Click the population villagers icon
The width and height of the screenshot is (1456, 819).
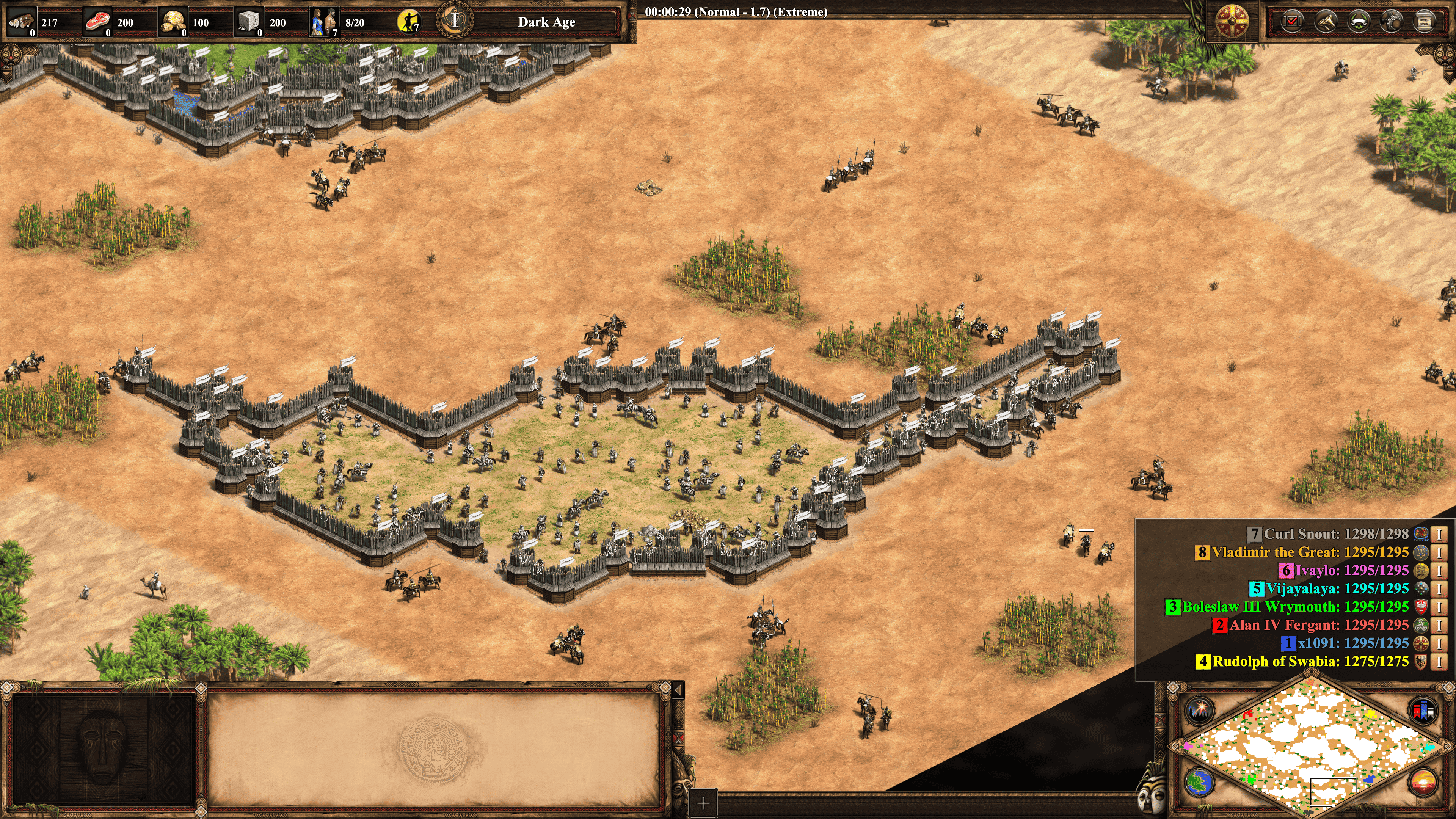tap(325, 22)
